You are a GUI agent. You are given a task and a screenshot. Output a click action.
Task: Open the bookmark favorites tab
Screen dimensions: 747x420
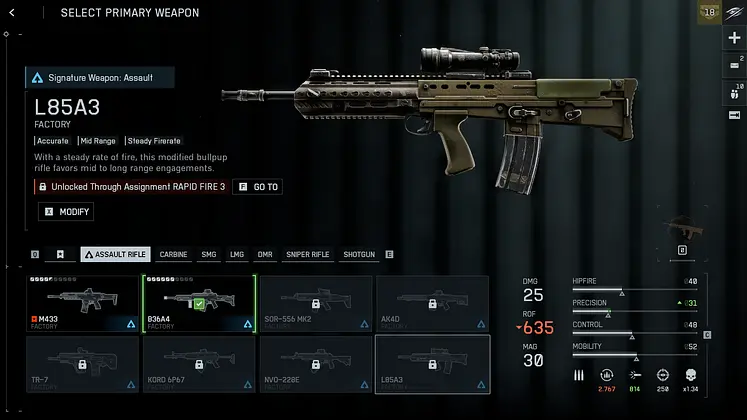(60, 255)
